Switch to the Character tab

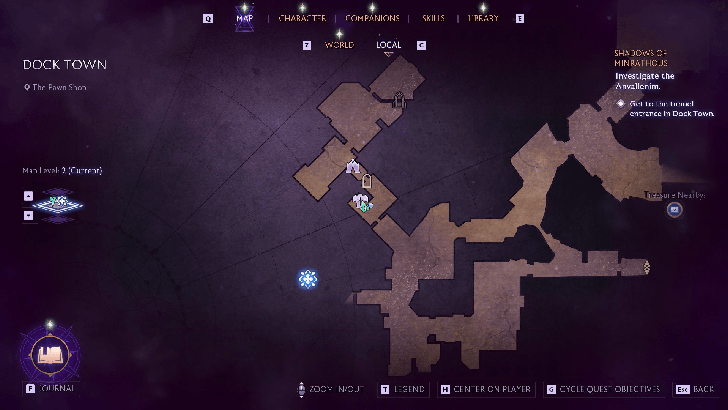[x=302, y=18]
